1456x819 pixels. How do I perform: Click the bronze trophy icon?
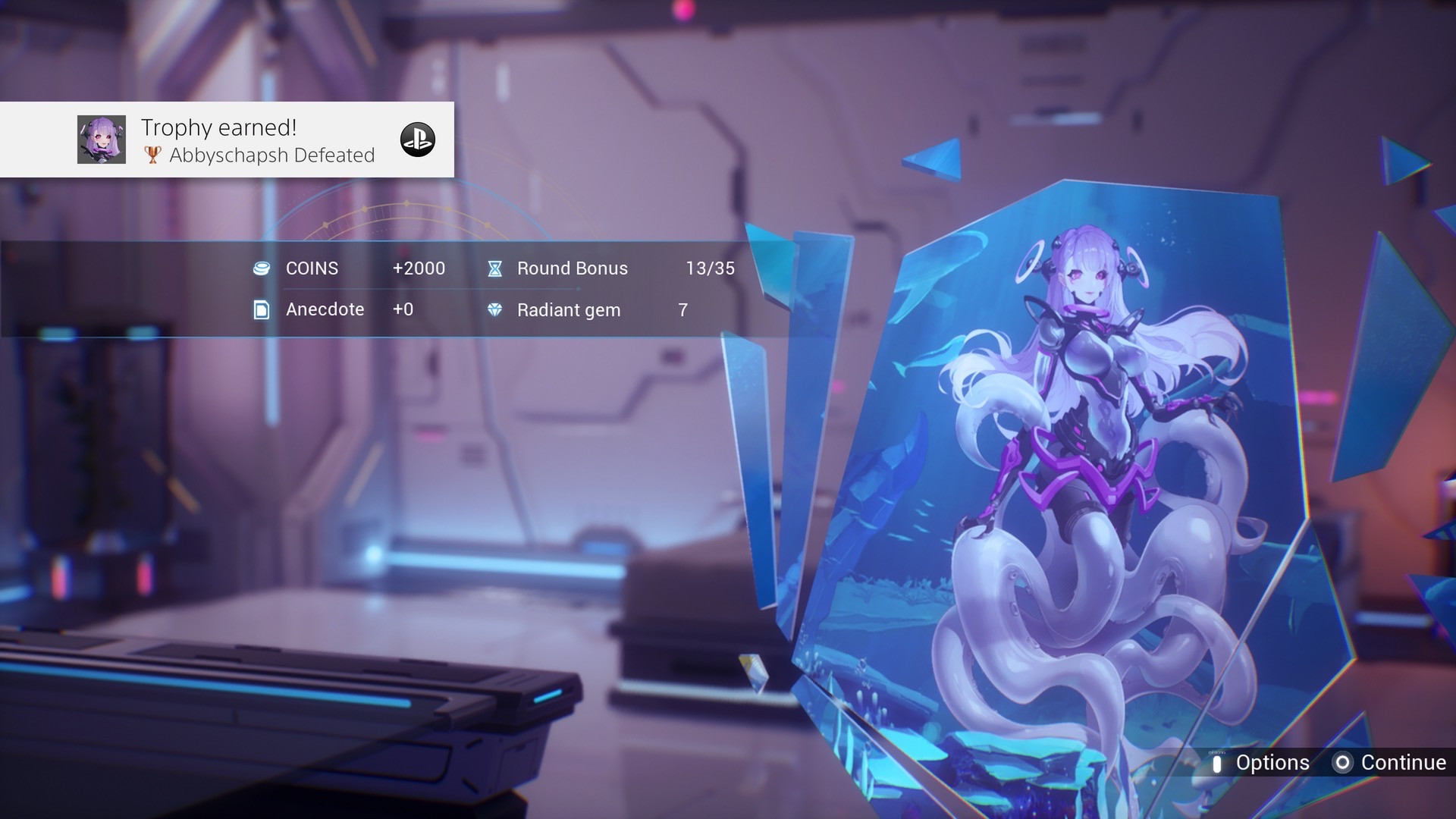(151, 155)
